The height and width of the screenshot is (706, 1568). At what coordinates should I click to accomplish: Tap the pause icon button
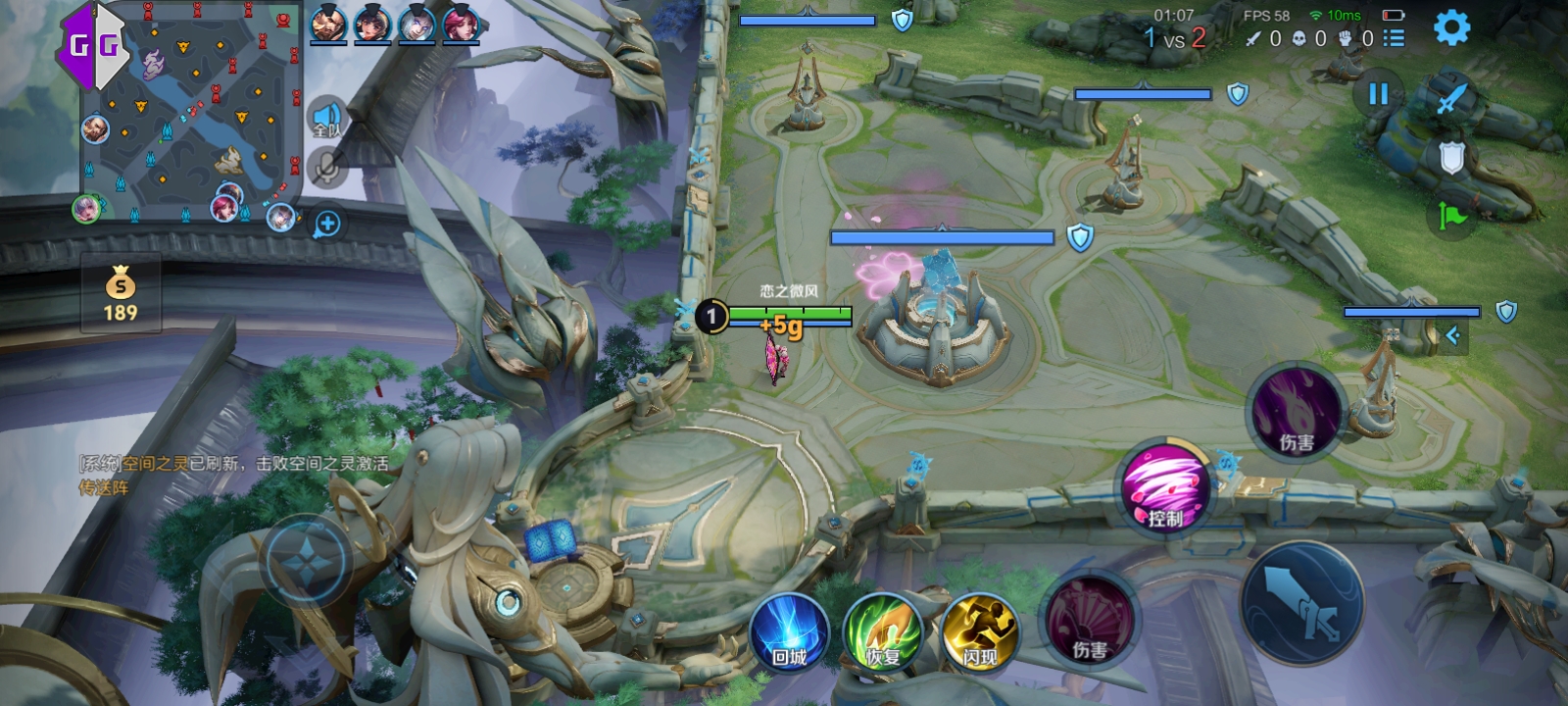point(1378,94)
